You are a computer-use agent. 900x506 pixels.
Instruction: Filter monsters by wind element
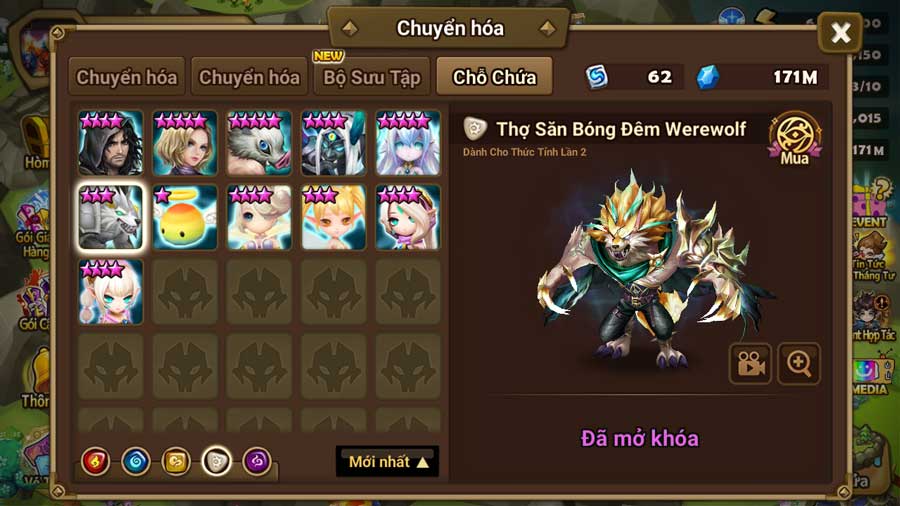pyautogui.click(x=176, y=461)
